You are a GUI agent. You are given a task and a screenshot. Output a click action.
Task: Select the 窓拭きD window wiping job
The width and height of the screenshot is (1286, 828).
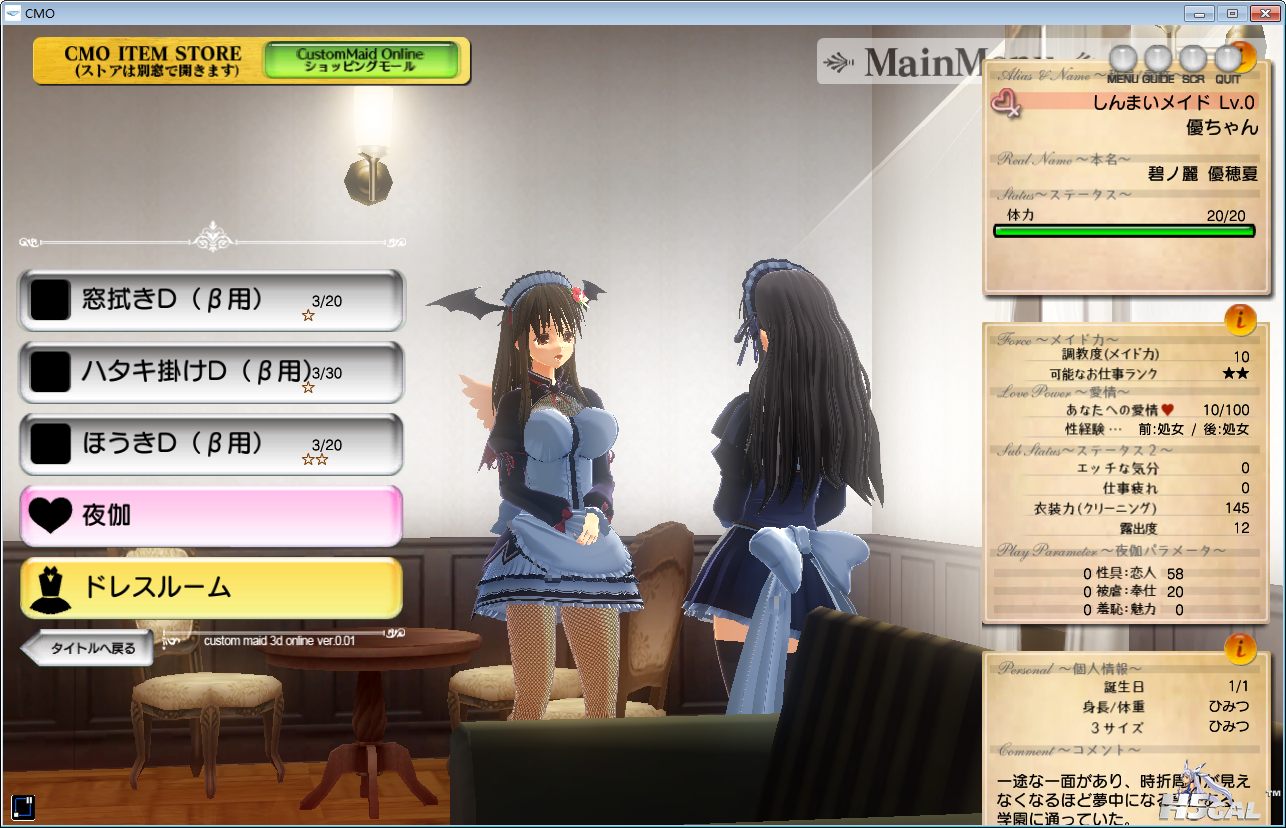pyautogui.click(x=211, y=300)
